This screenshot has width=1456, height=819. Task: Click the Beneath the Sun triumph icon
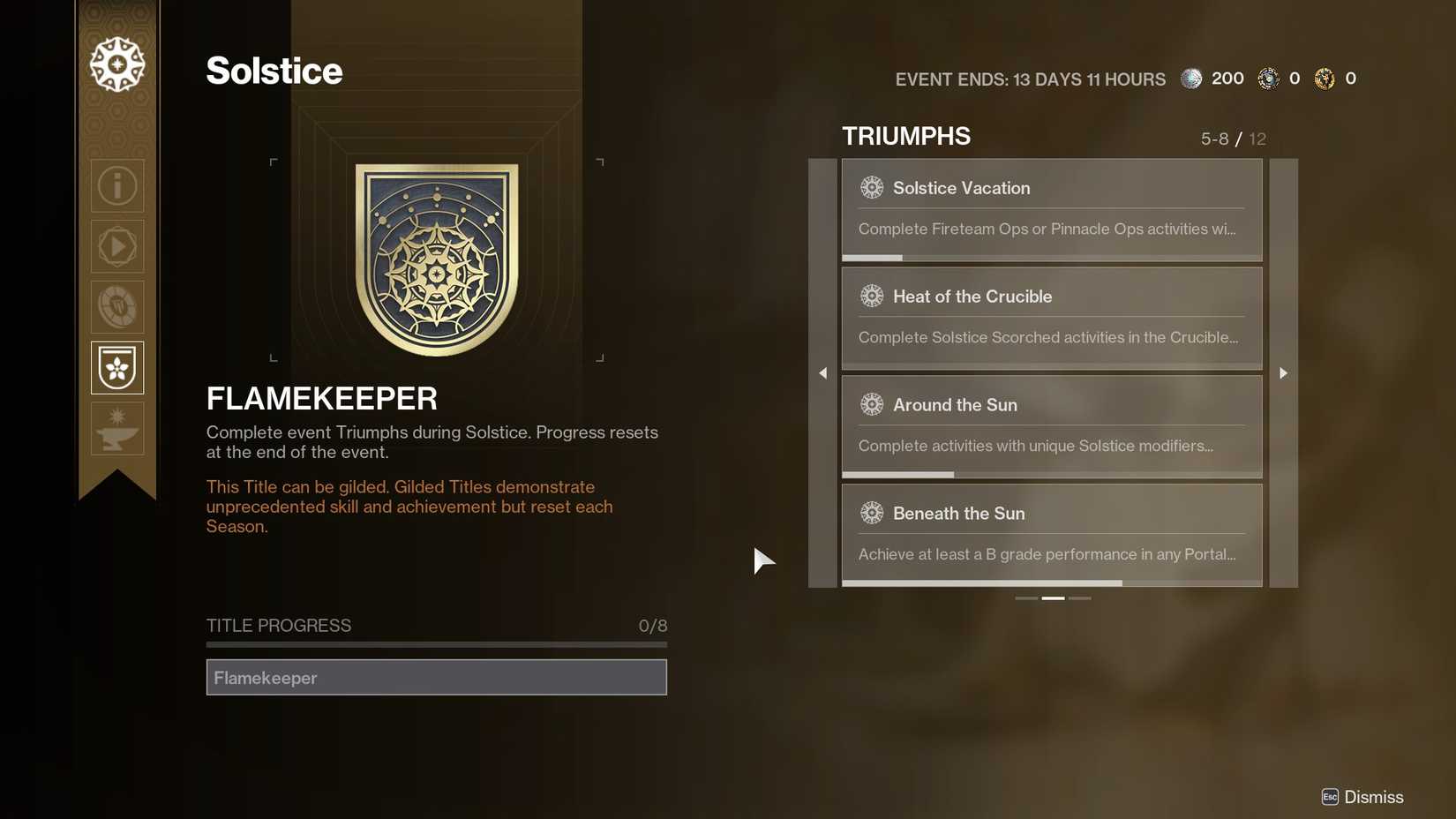[x=872, y=513]
